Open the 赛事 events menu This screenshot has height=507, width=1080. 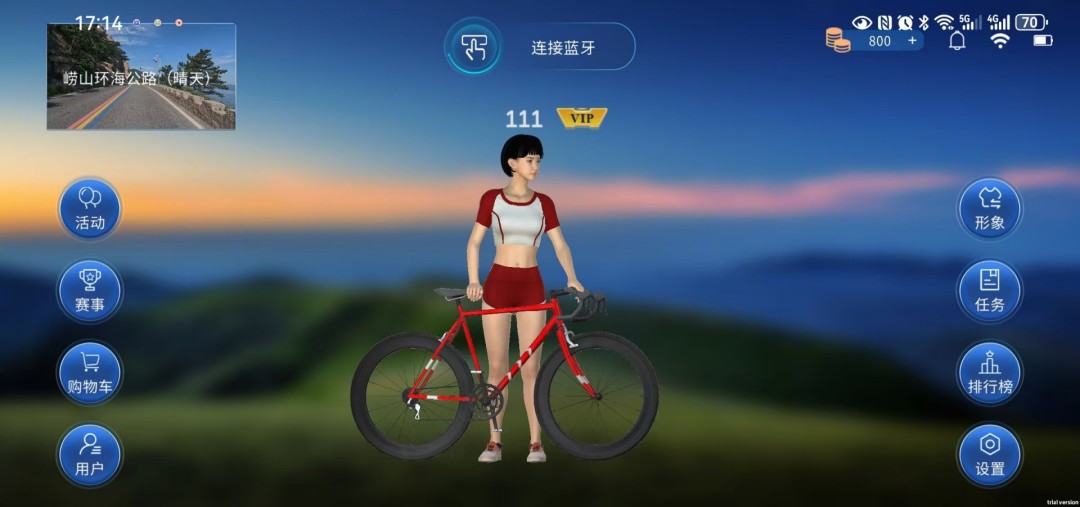[x=90, y=291]
